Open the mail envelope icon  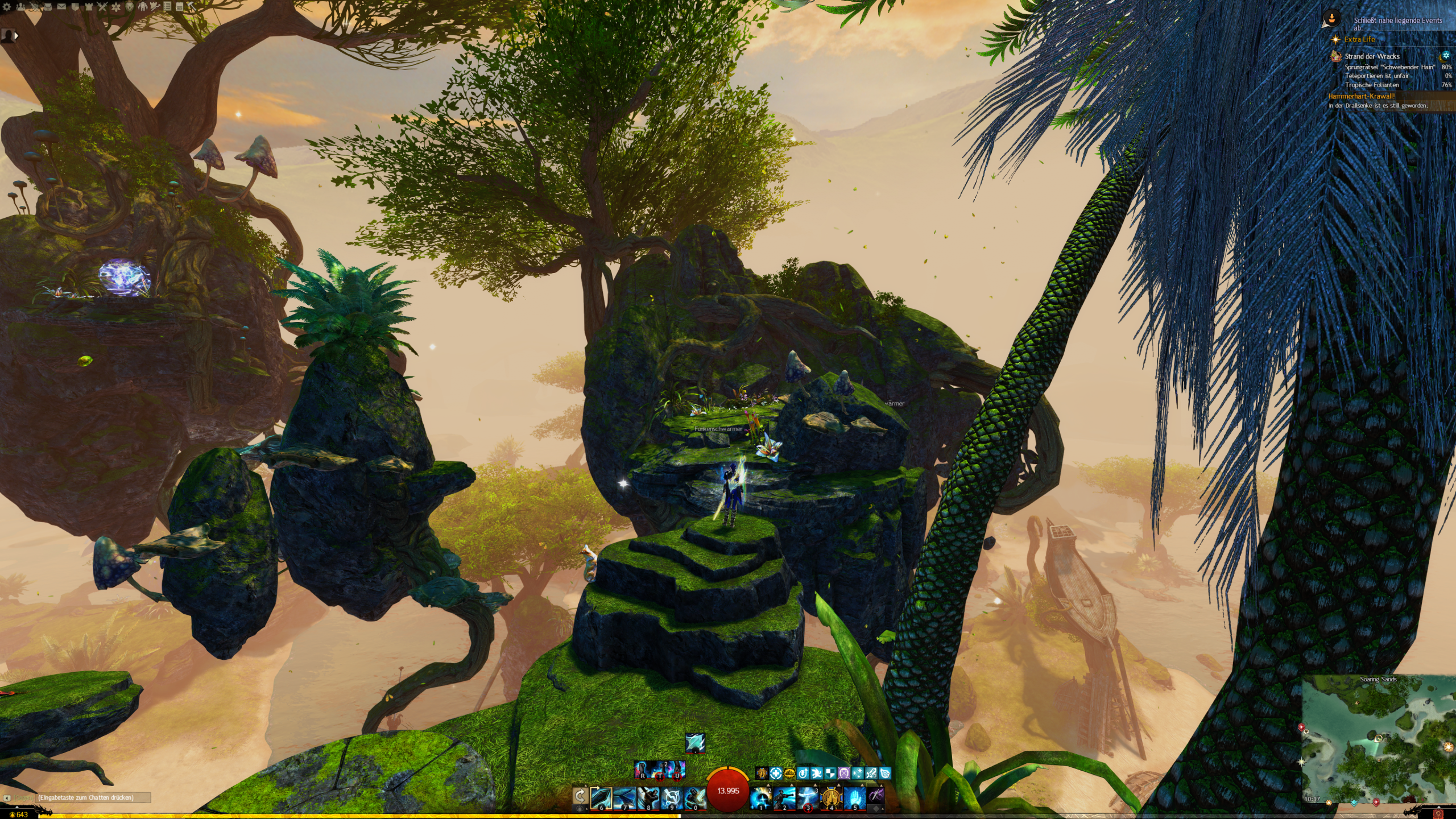(61, 7)
